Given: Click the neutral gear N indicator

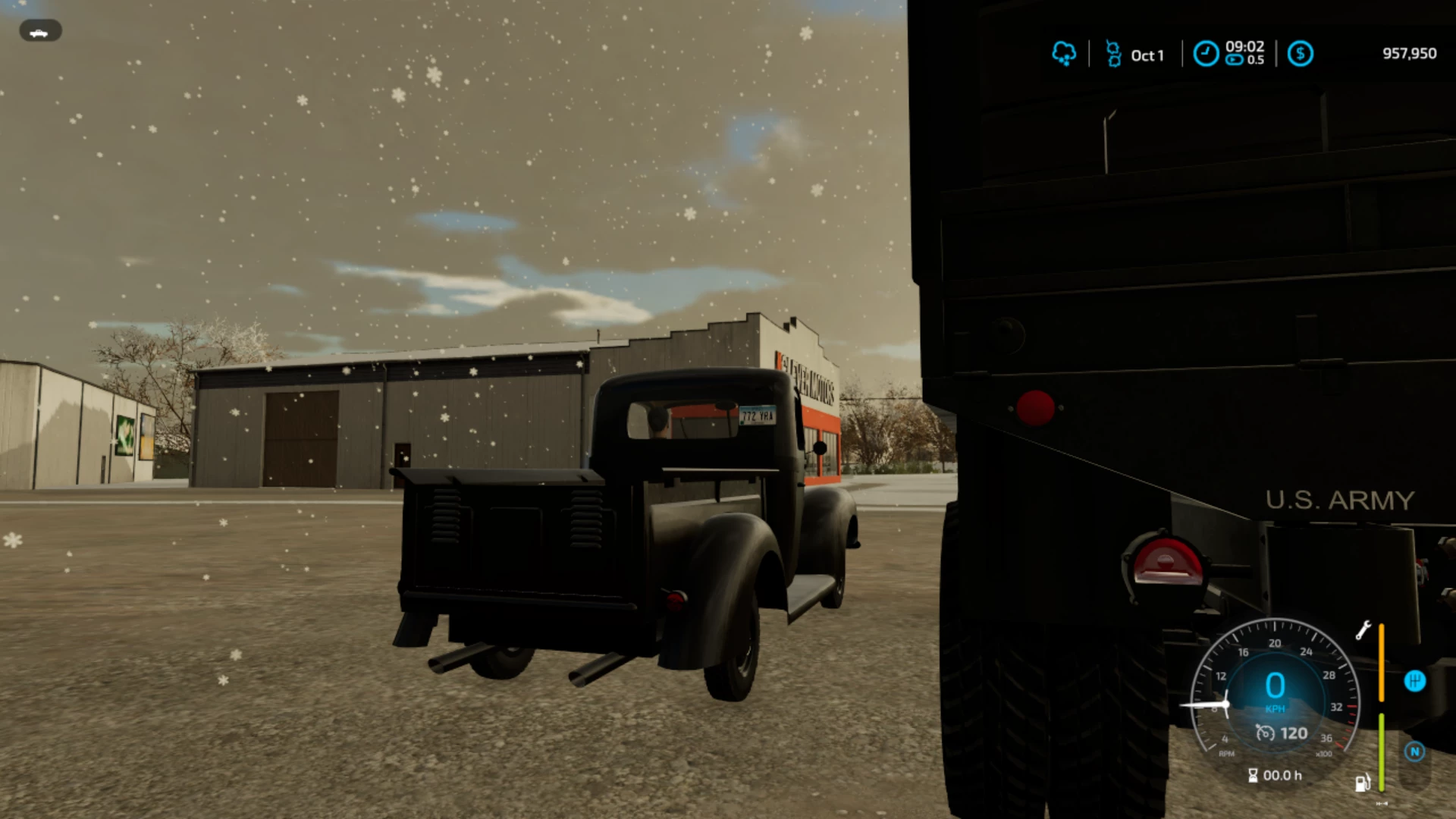Looking at the screenshot, I should click(1414, 752).
